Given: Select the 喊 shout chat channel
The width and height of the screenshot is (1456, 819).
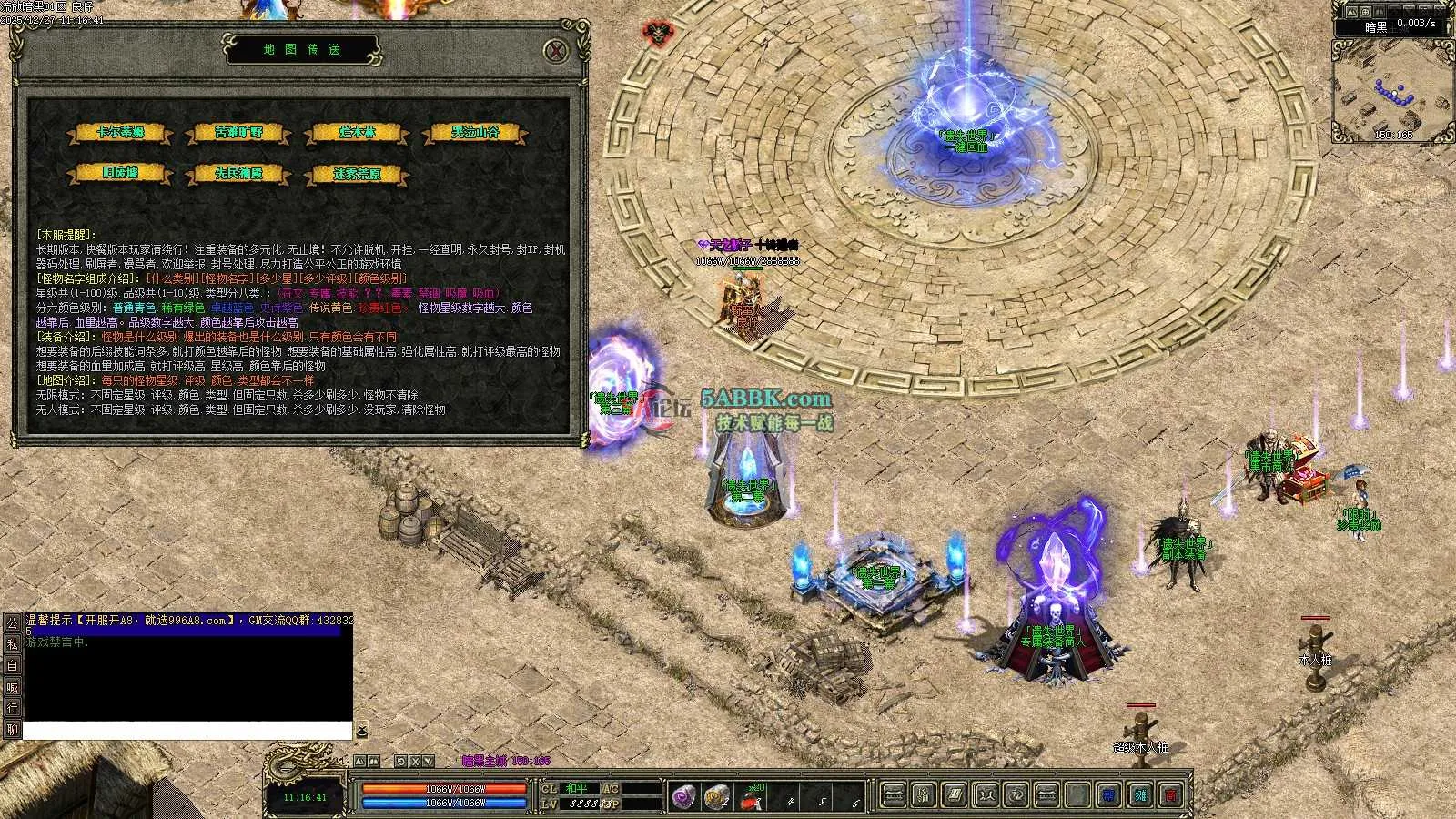Looking at the screenshot, I should pyautogui.click(x=12, y=687).
